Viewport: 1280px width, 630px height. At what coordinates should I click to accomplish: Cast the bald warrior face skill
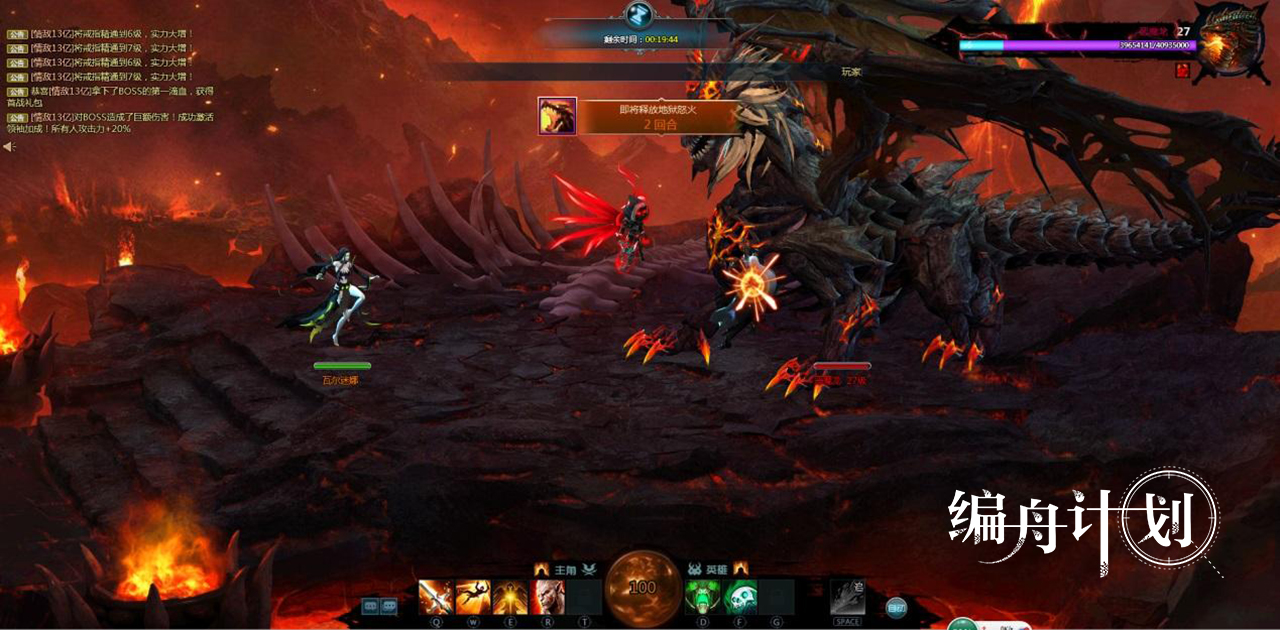coord(548,597)
